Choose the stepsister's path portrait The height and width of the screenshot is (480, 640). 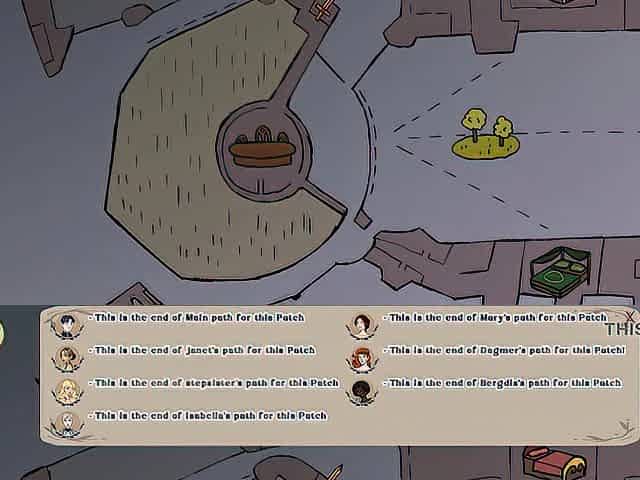(x=67, y=390)
